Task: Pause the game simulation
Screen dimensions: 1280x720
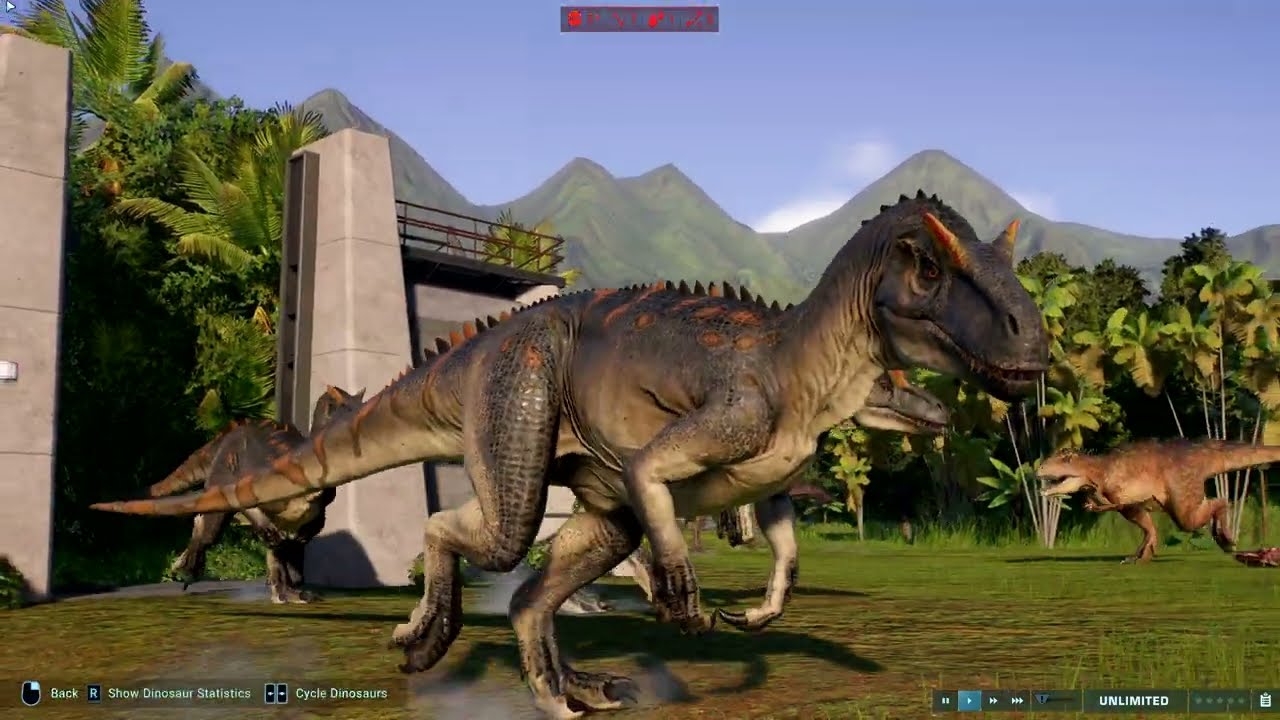Action: point(945,701)
